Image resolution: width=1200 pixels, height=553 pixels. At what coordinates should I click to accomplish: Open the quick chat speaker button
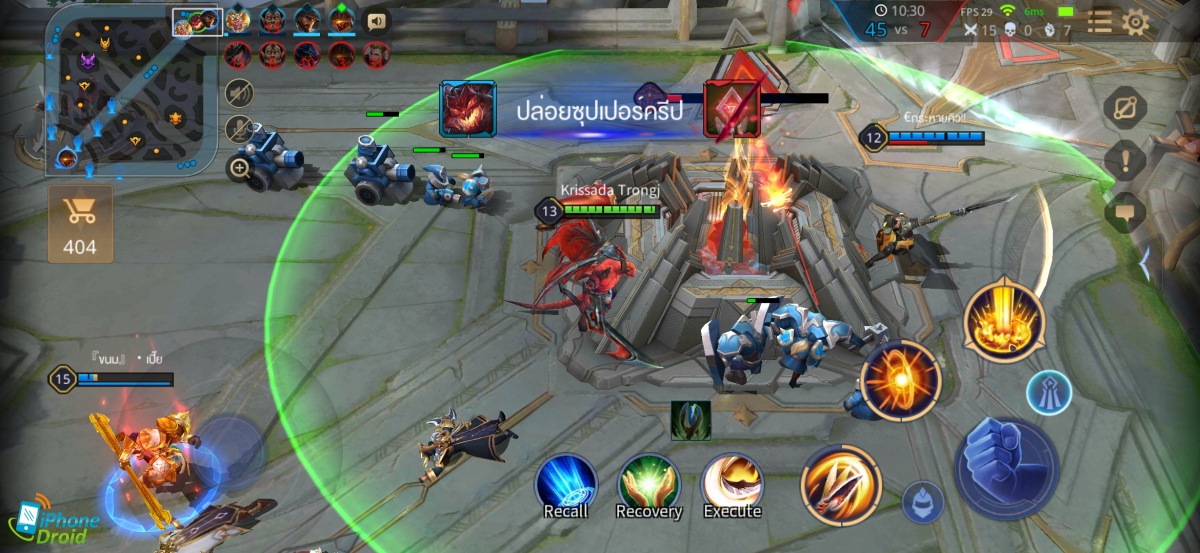(376, 20)
